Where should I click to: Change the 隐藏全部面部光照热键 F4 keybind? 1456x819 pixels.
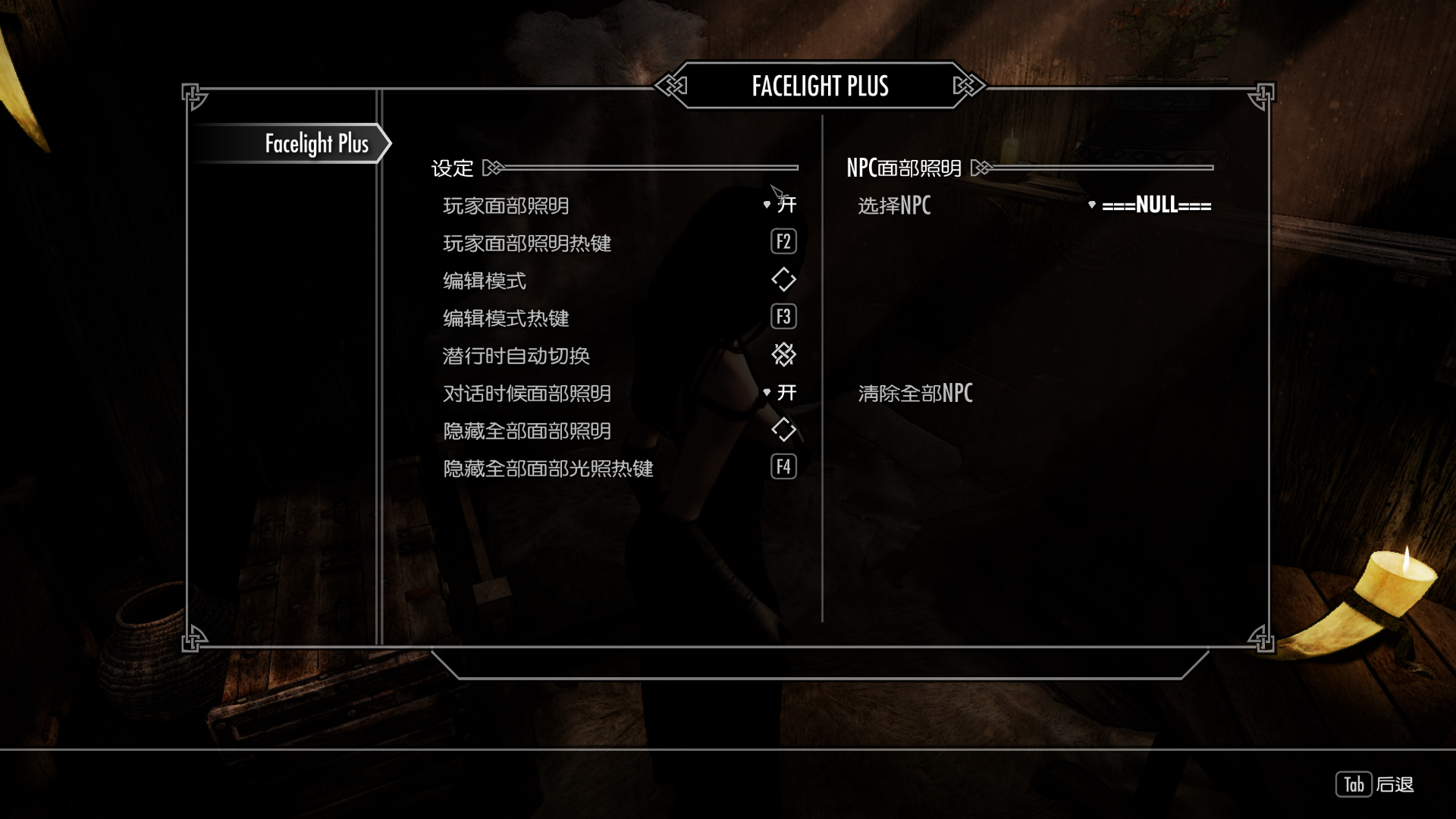[783, 467]
